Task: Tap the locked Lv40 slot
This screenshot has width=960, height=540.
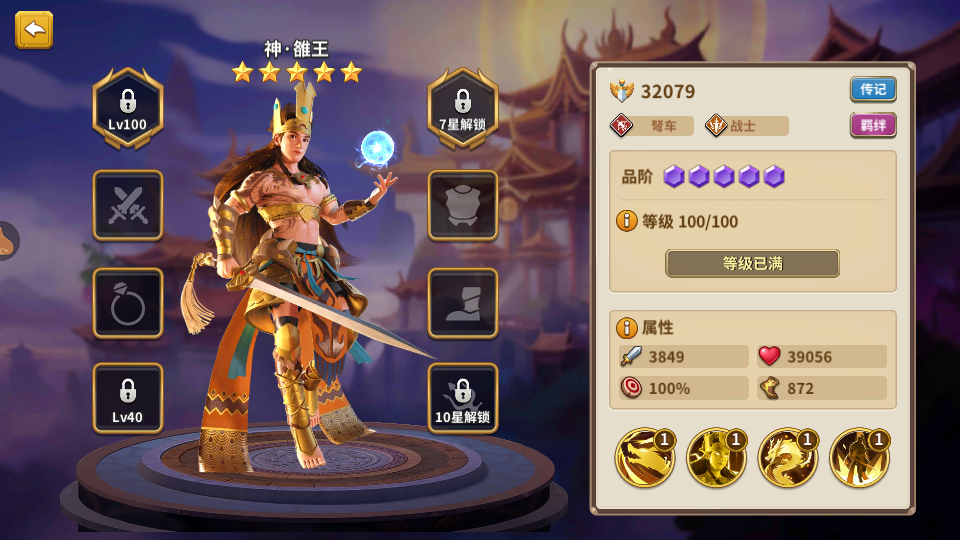Action: (128, 398)
